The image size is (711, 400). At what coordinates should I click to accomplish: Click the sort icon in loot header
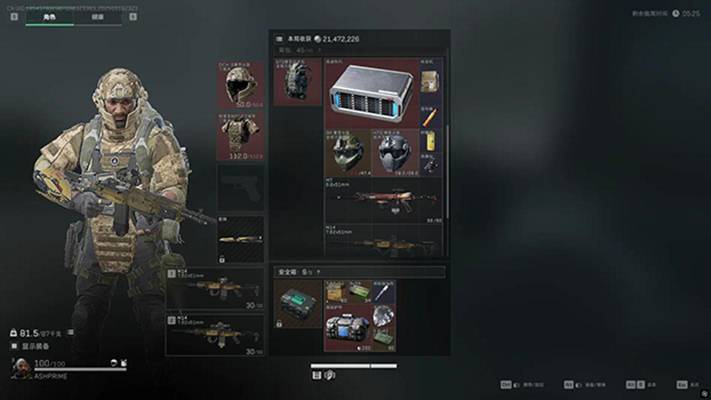click(x=277, y=38)
